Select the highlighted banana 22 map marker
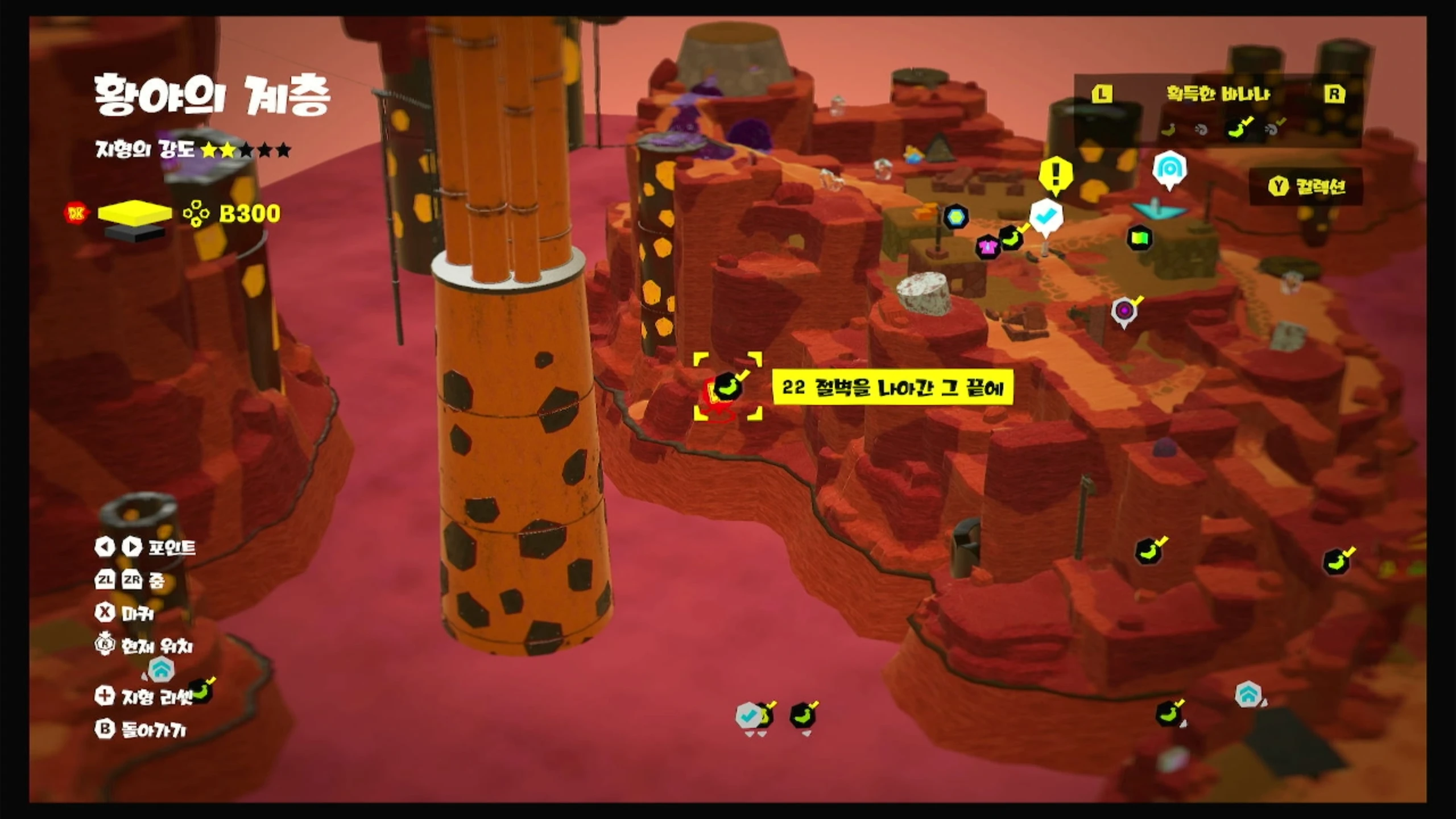Screen dimensions: 1456x819 coord(727,387)
